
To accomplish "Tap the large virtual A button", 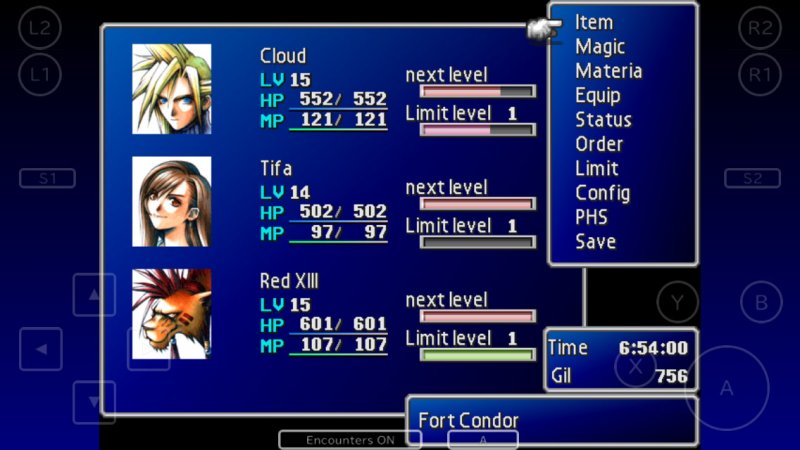I will pyautogui.click(x=726, y=388).
